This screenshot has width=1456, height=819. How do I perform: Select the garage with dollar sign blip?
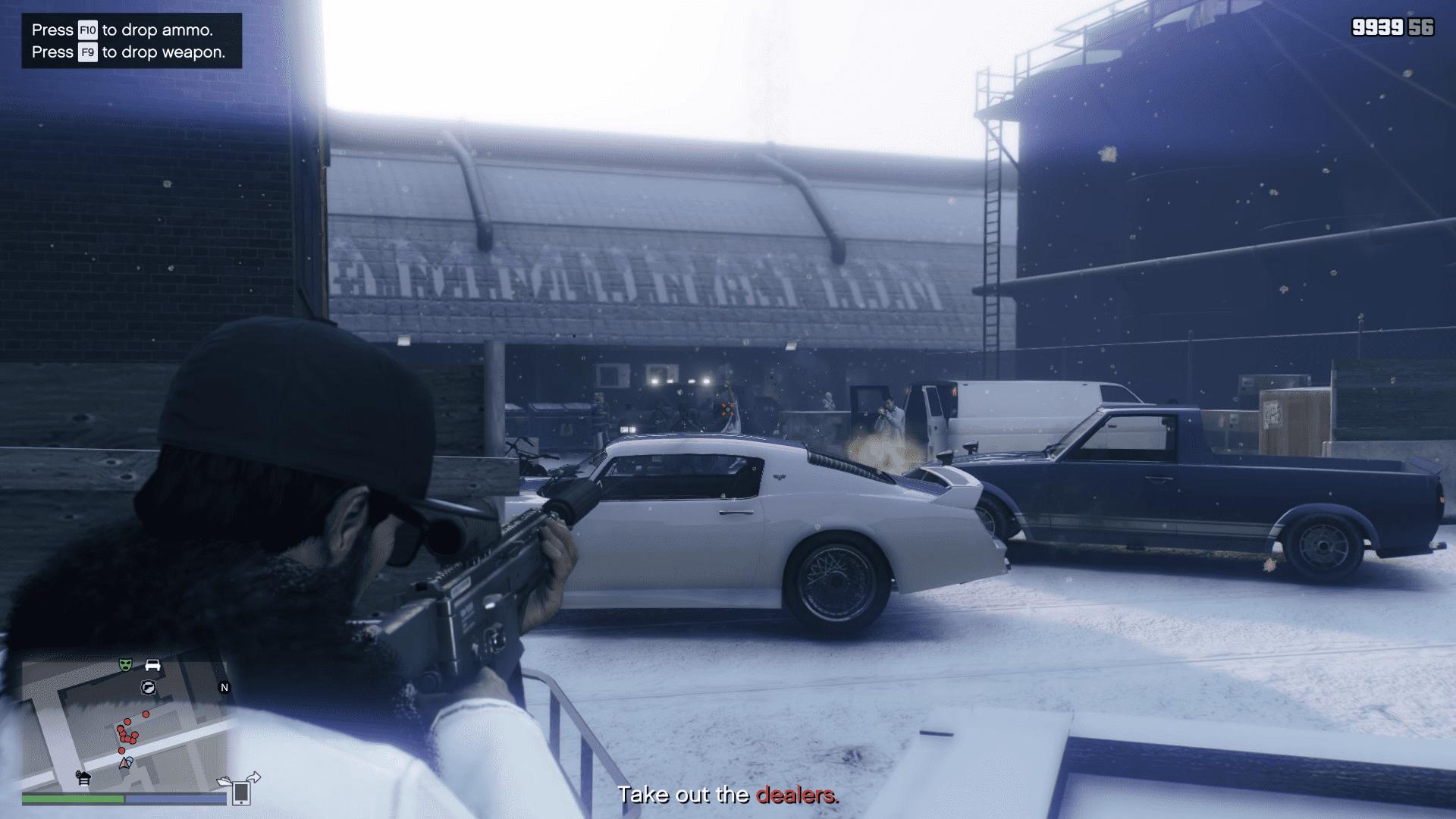tap(83, 777)
